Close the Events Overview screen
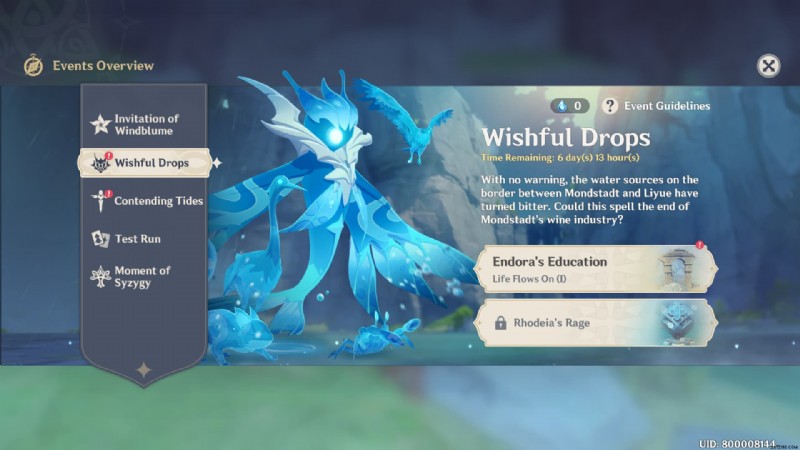The height and width of the screenshot is (450, 800). pos(768,66)
